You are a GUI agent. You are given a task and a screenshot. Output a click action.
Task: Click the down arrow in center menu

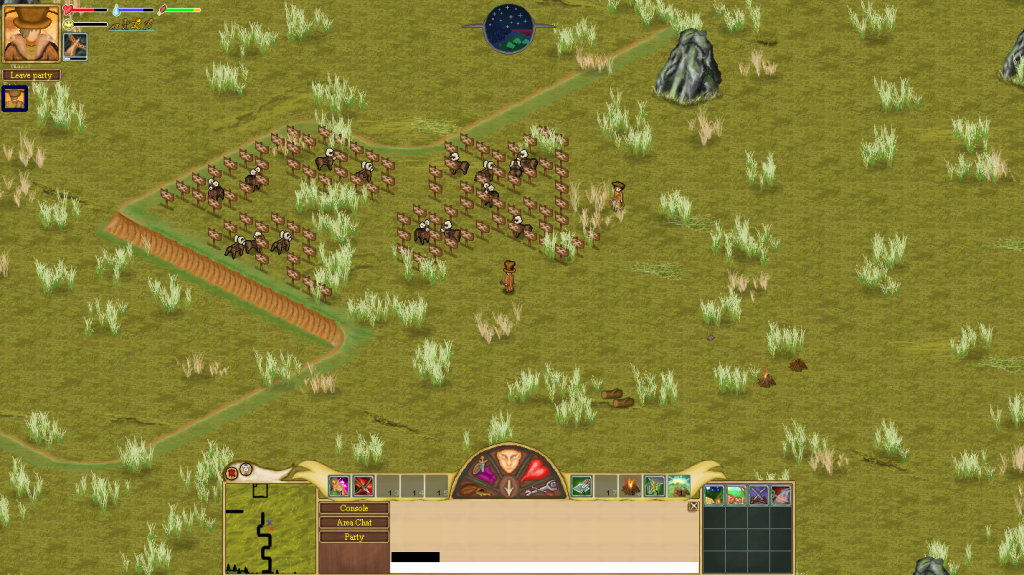(509, 490)
